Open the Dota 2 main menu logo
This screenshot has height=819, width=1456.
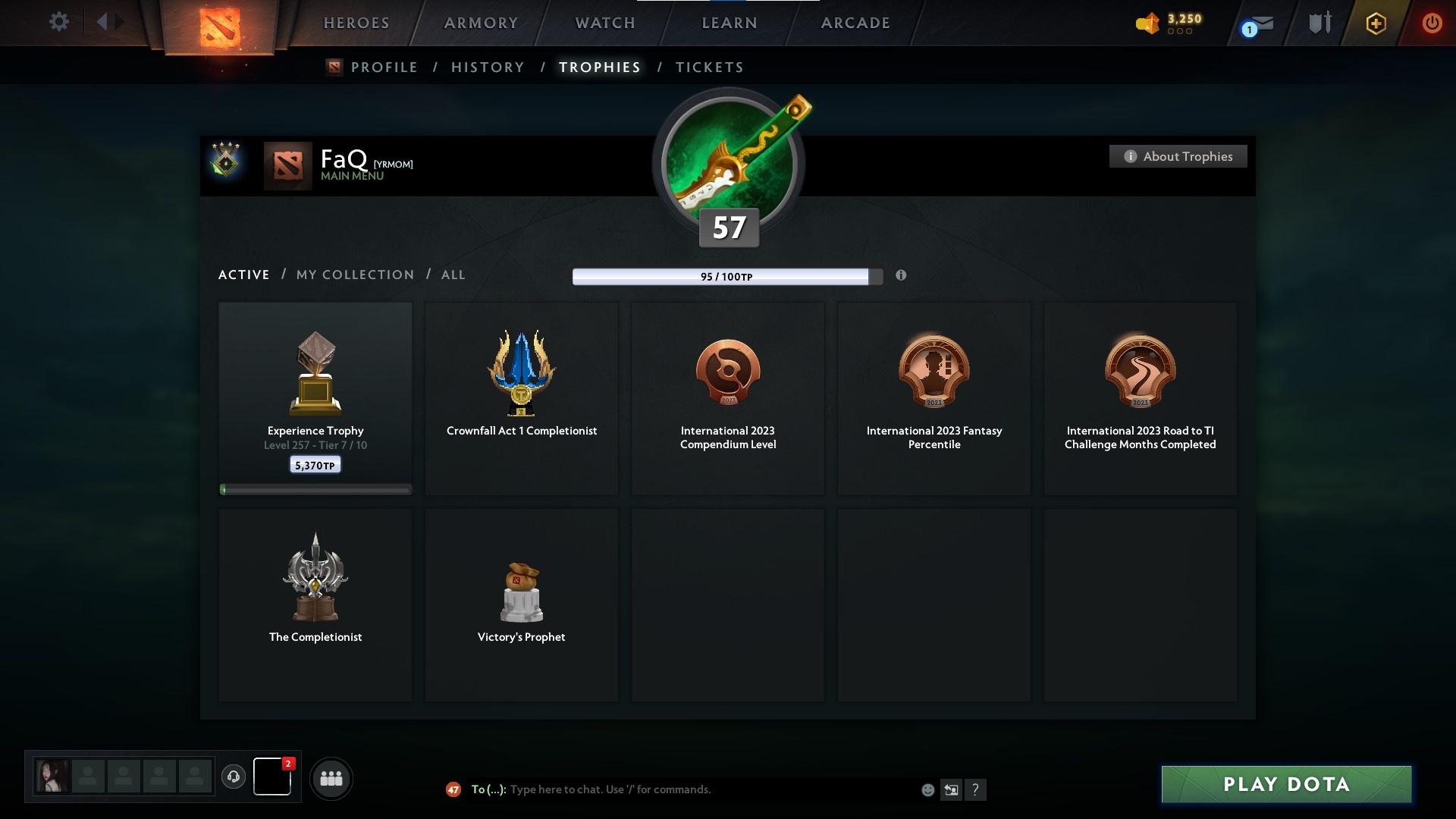tap(220, 27)
